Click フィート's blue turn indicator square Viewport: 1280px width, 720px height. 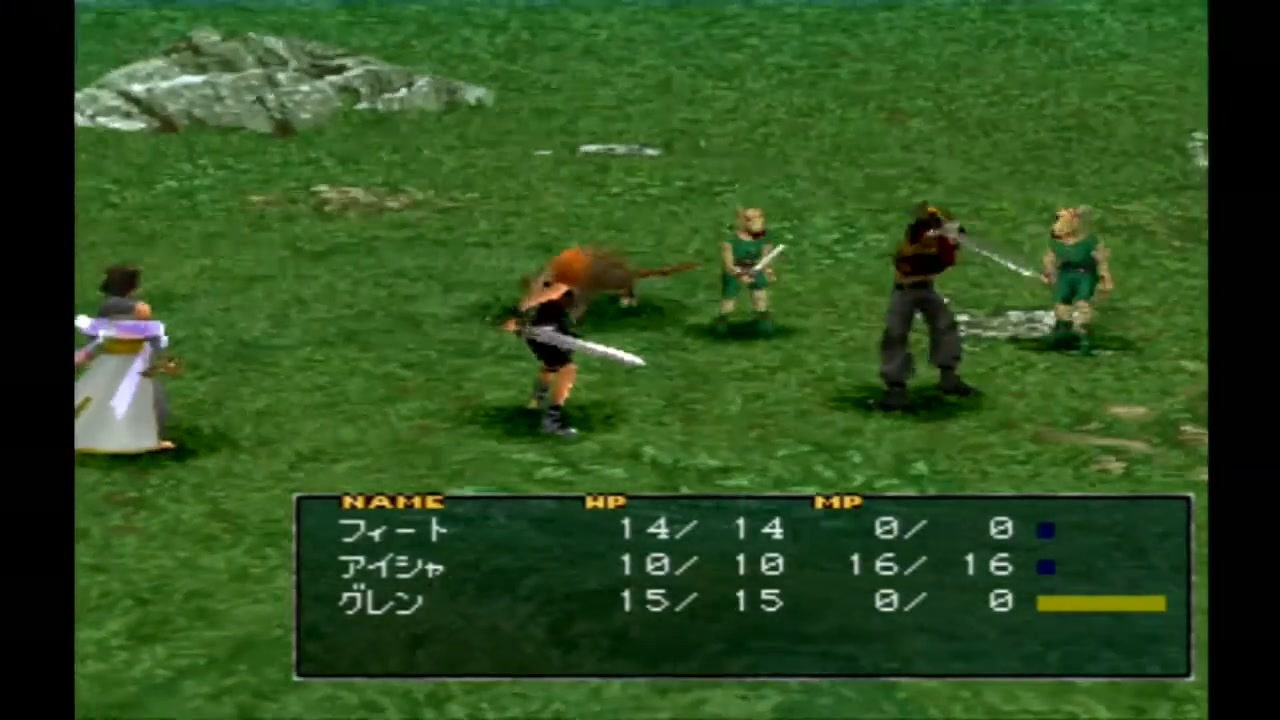click(x=1047, y=529)
